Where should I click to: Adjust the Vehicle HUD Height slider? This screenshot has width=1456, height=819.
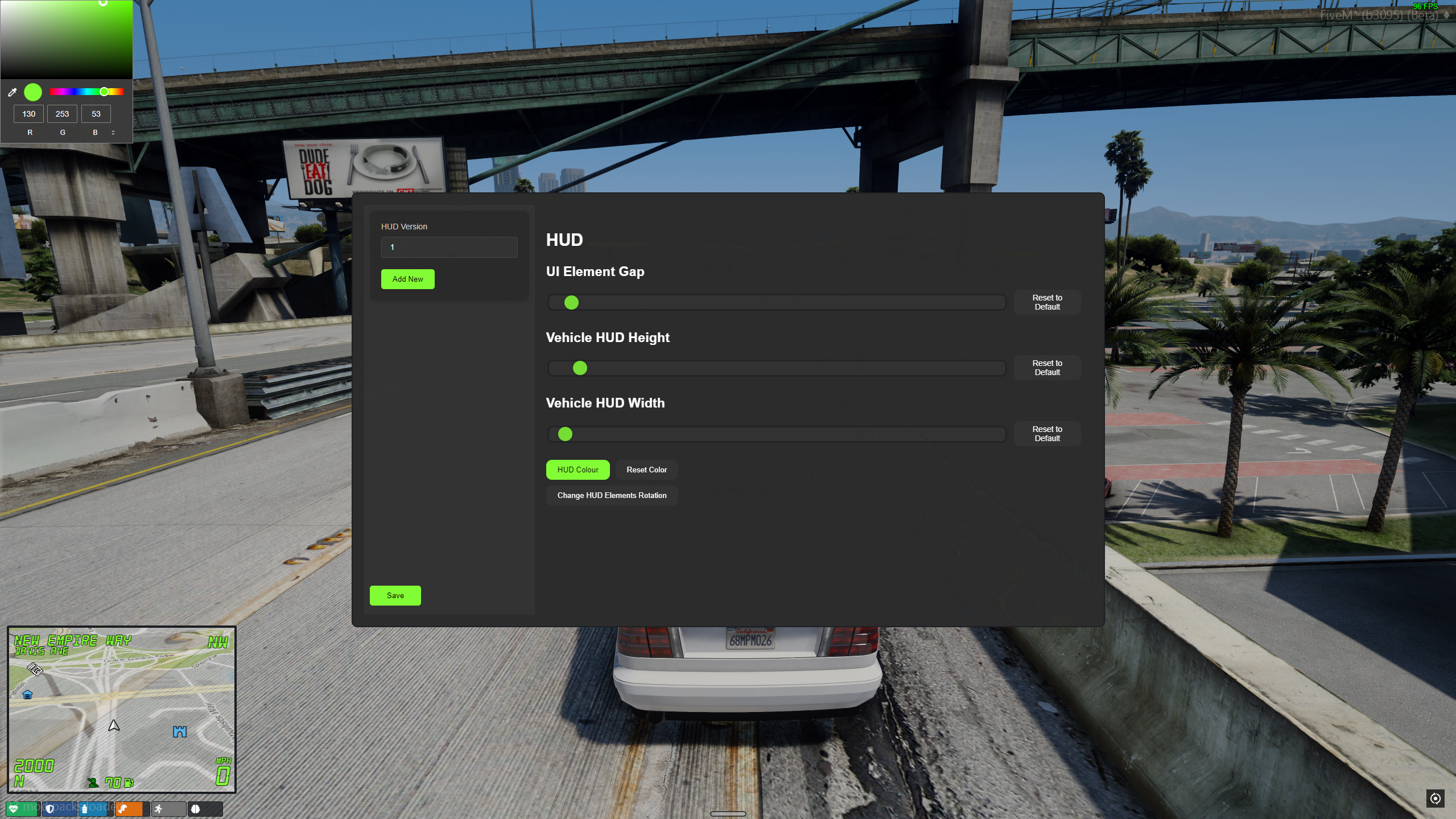[776, 368]
